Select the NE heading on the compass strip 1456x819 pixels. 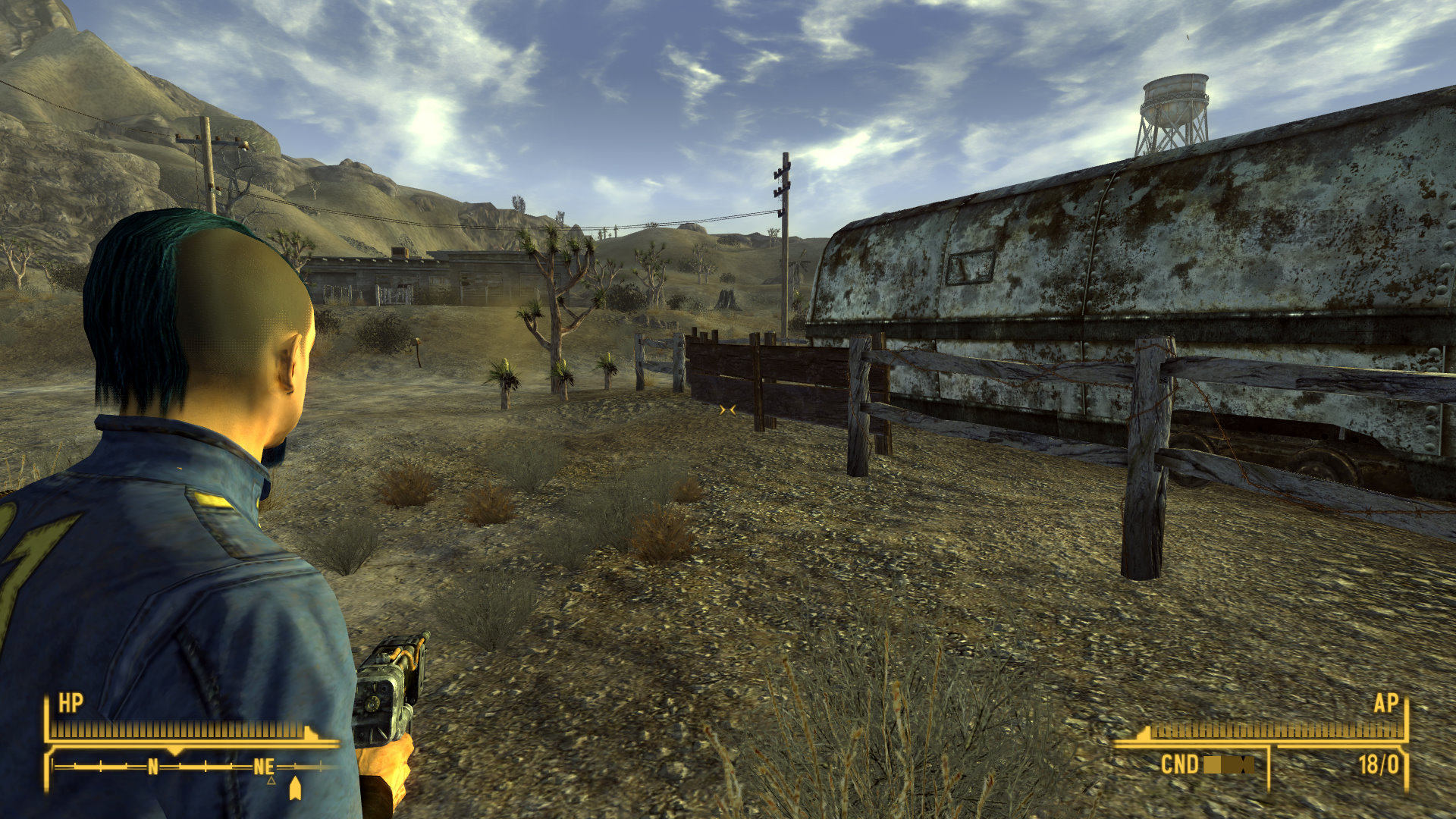point(264,767)
